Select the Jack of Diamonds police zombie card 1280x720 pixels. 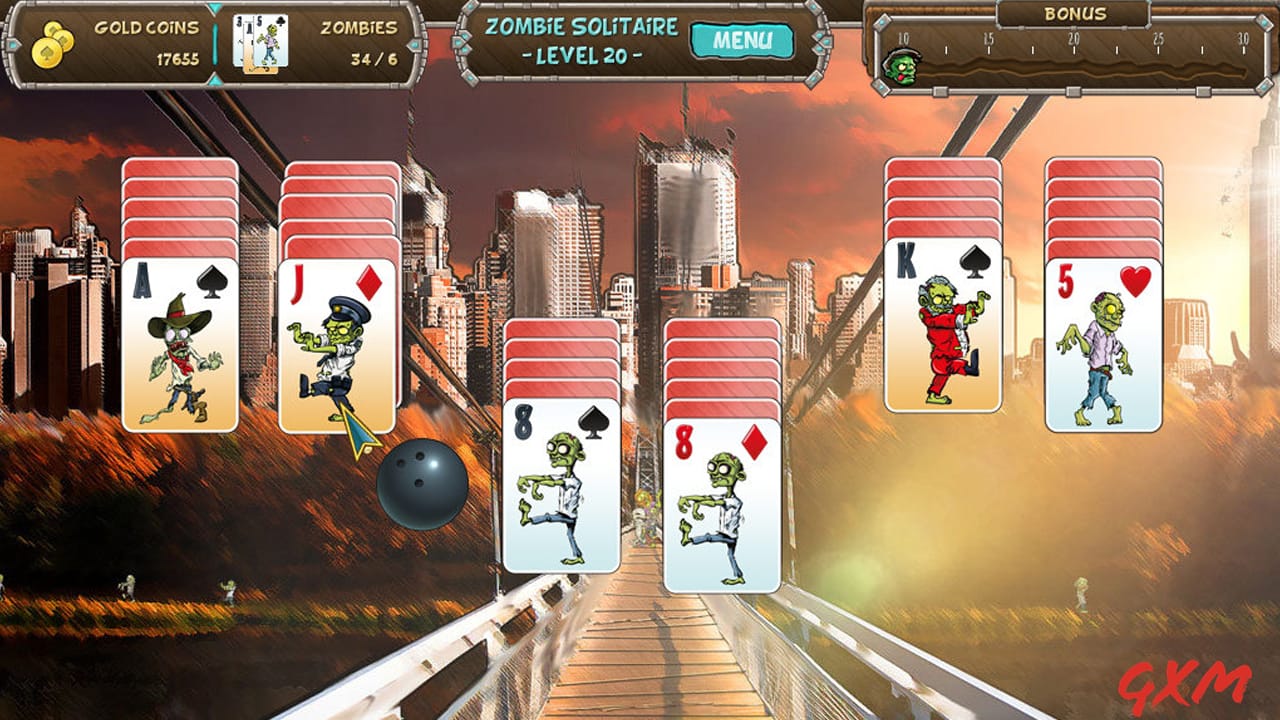point(338,345)
